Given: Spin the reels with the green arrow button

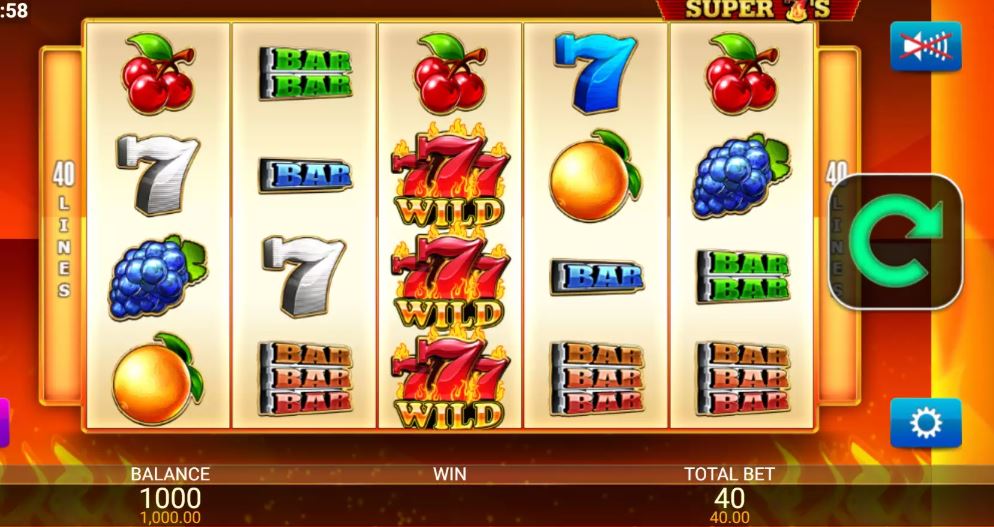Looking at the screenshot, I should coord(896,241).
